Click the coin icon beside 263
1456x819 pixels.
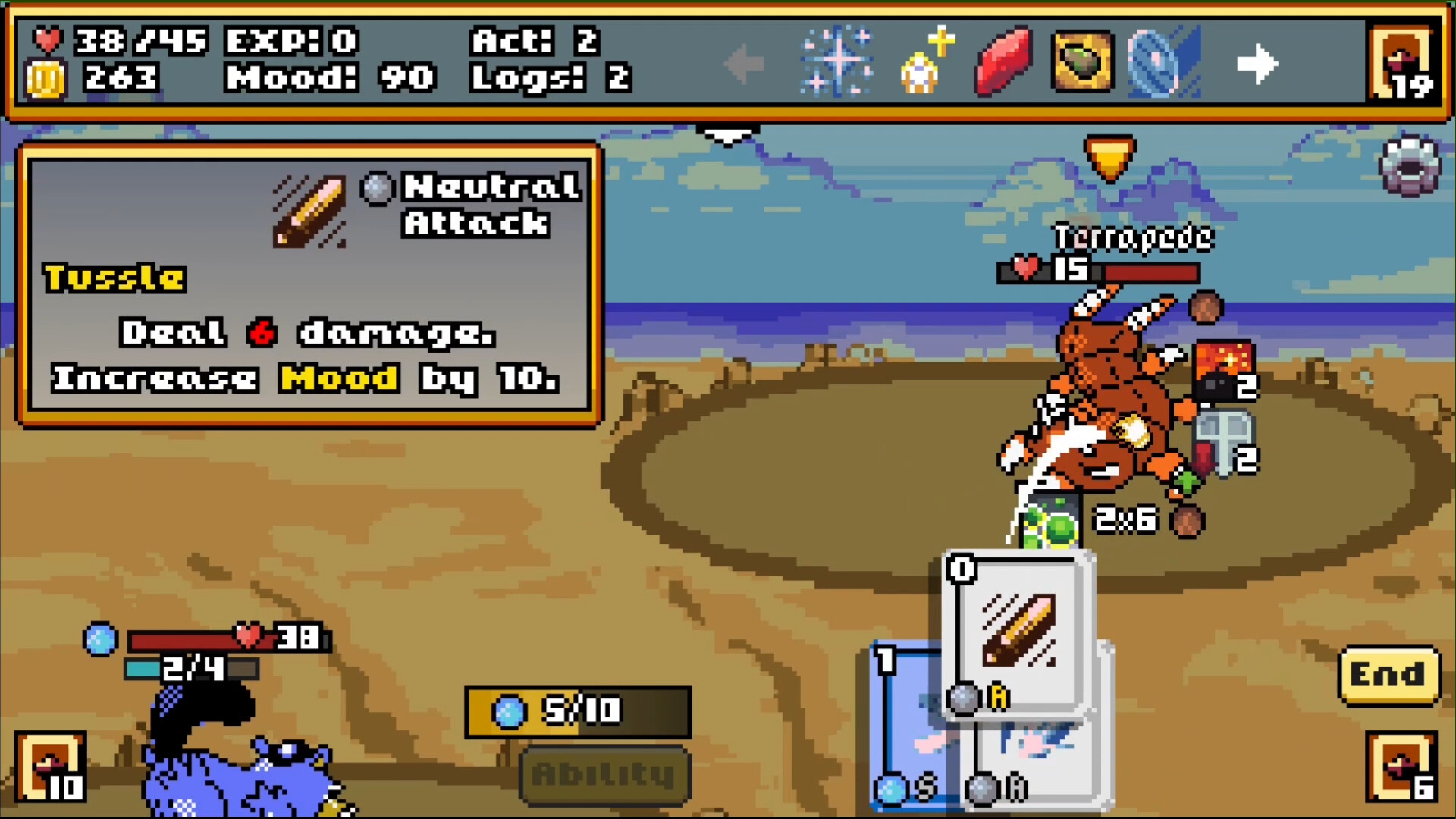pyautogui.click(x=47, y=78)
